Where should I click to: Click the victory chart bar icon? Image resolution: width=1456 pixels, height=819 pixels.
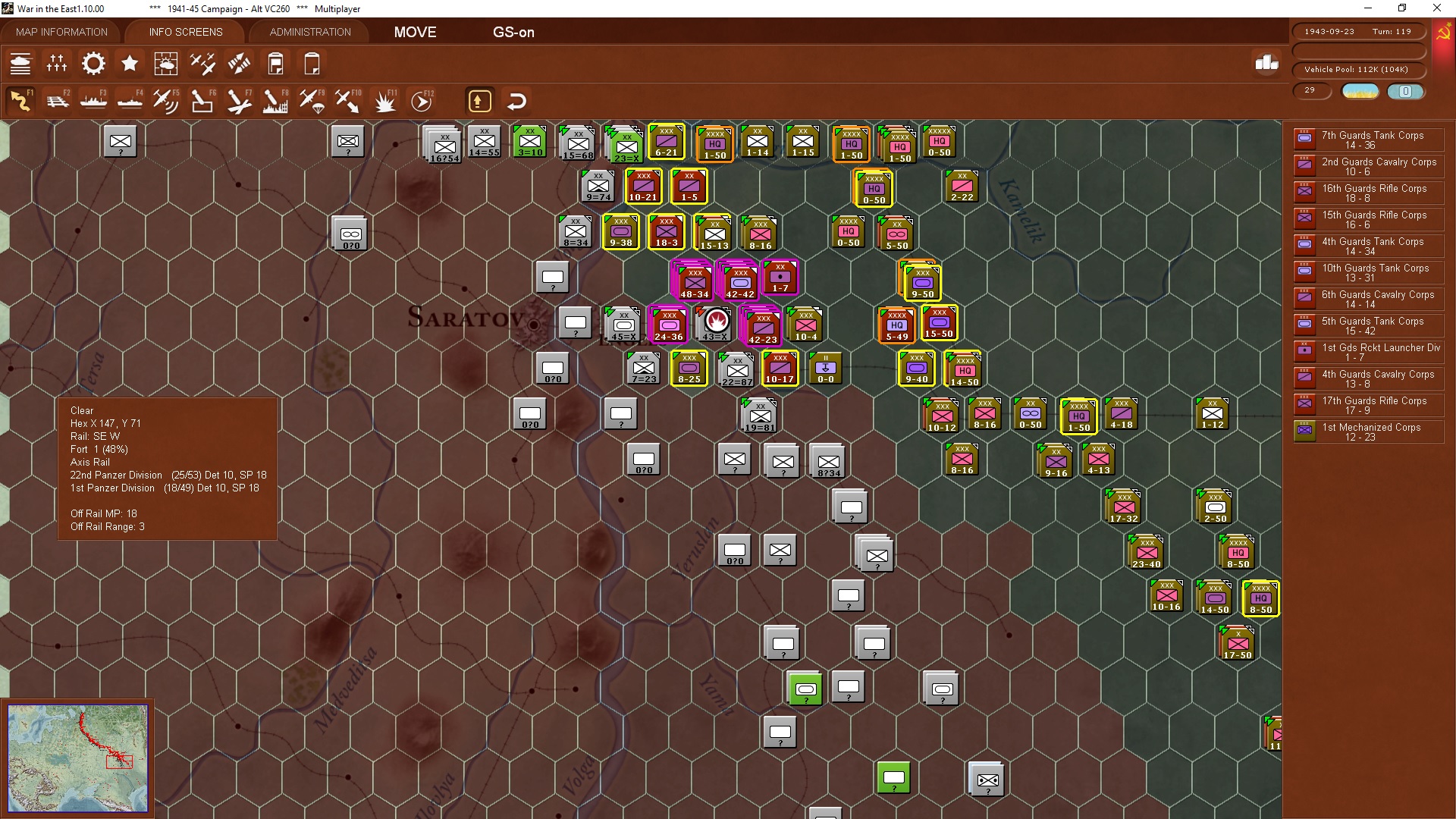[x=1265, y=65]
